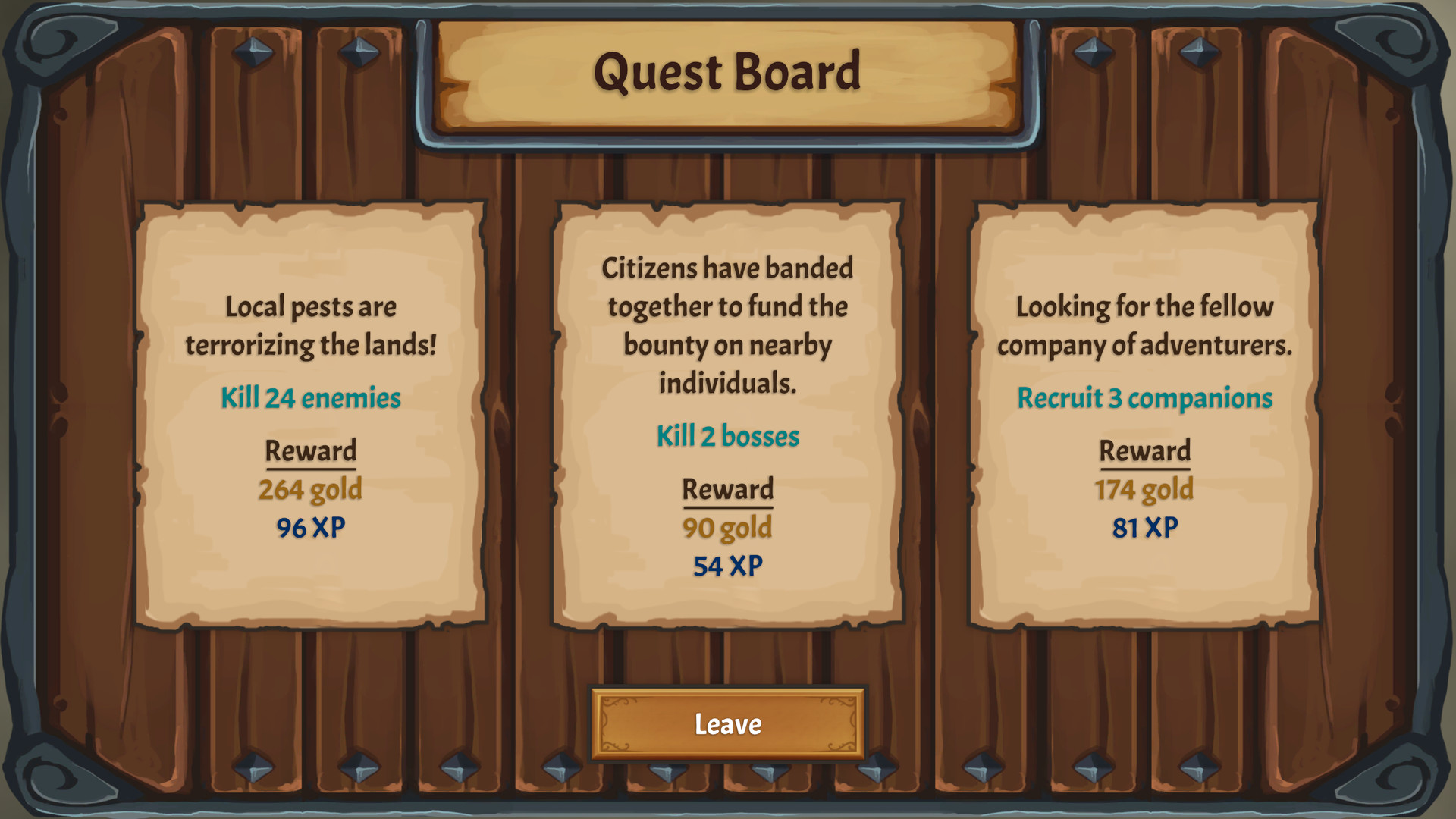Screen dimensions: 1456x819
Task: Click the Quest Board title banner
Action: [726, 72]
